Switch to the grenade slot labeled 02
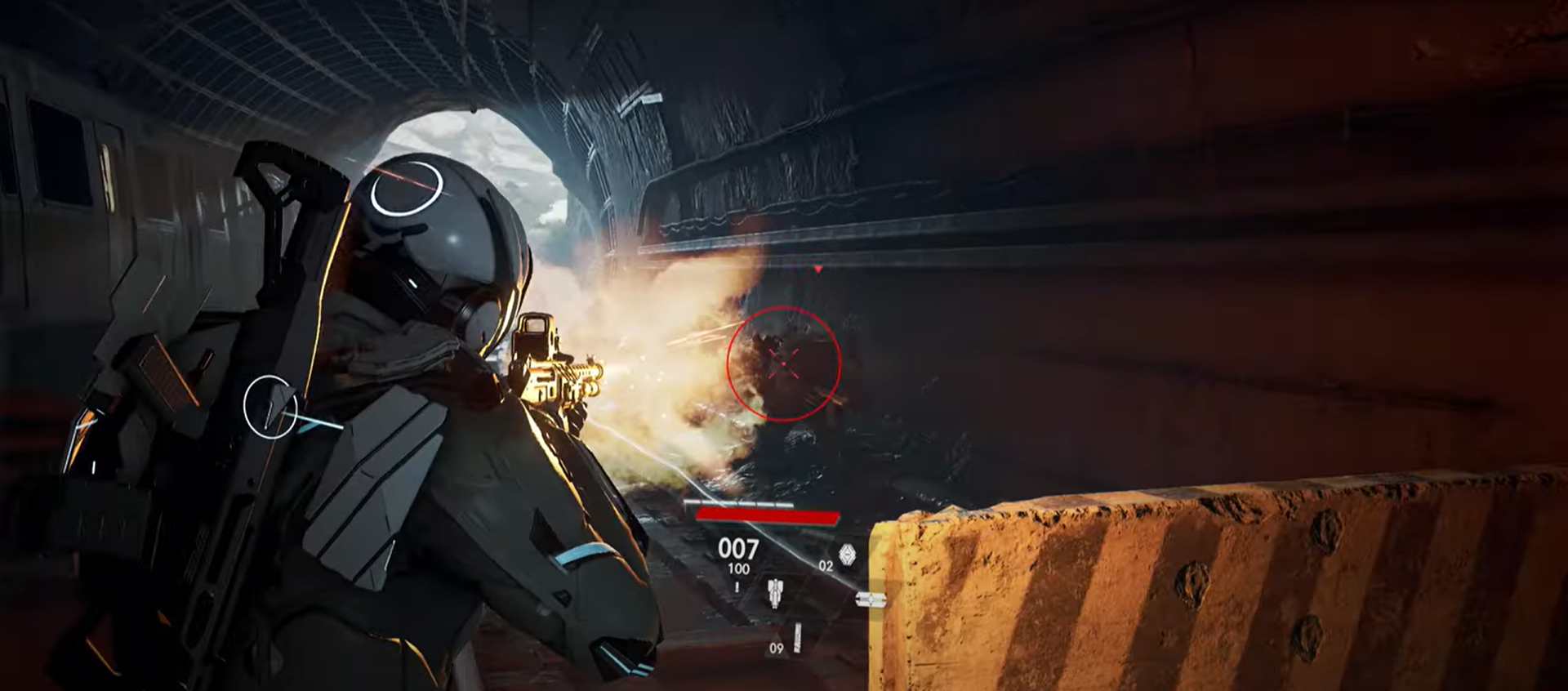The height and width of the screenshot is (691, 1568). (826, 565)
